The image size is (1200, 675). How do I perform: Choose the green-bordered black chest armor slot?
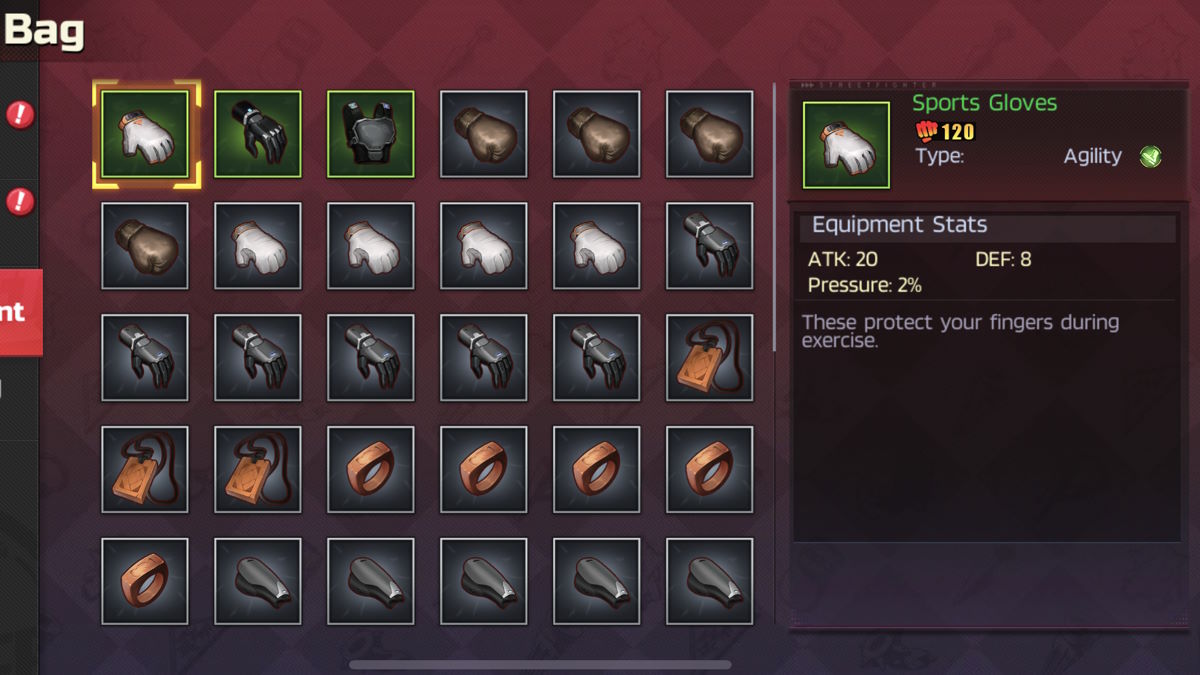(371, 135)
